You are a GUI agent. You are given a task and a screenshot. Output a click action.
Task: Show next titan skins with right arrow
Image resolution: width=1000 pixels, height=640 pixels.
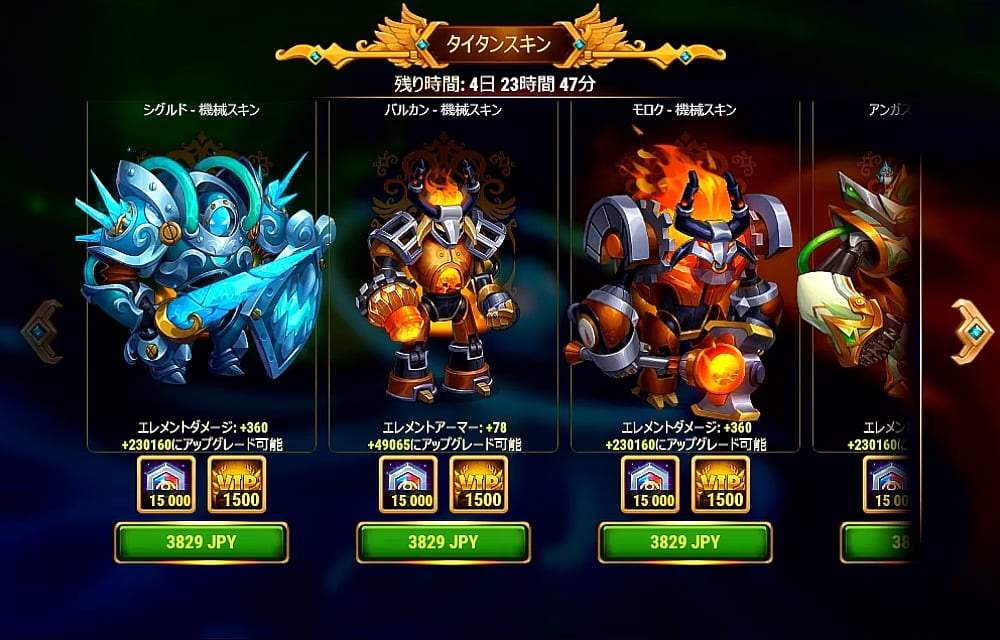point(970,331)
